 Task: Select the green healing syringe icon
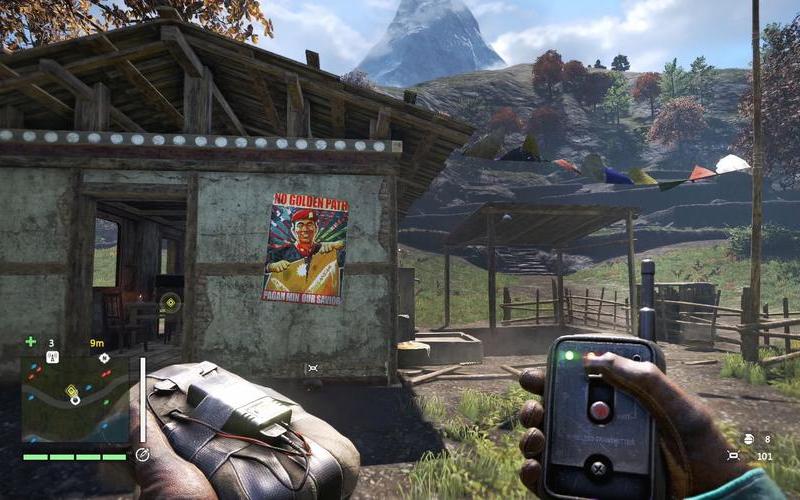click(30, 342)
